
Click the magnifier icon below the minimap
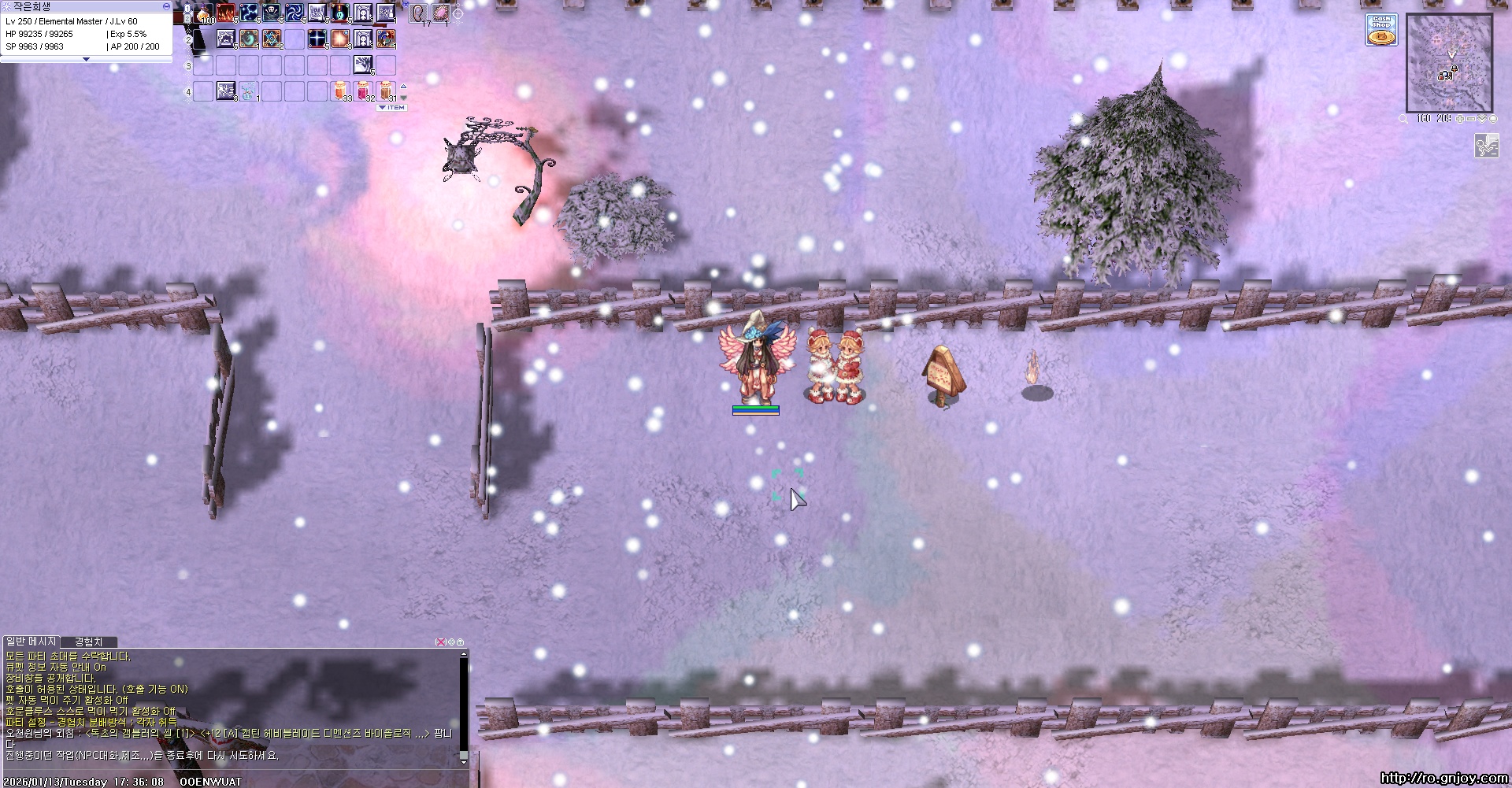pos(1403,119)
